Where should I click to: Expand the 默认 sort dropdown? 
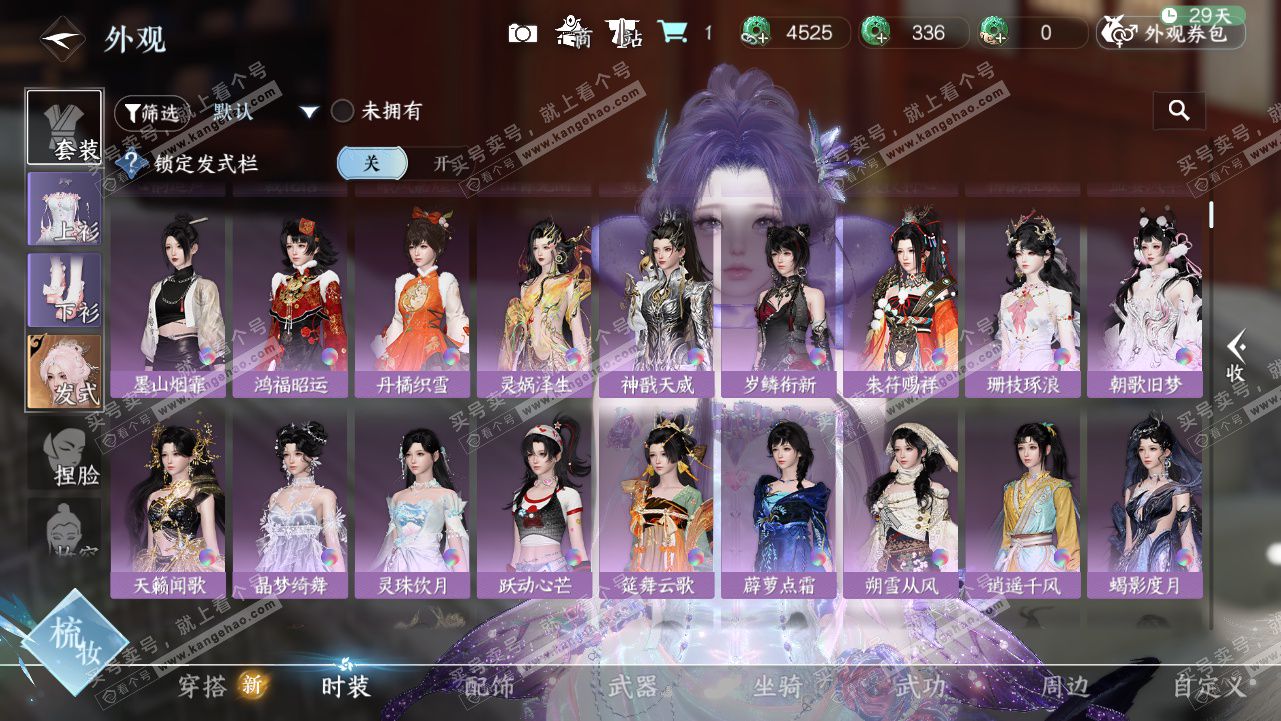tap(309, 112)
